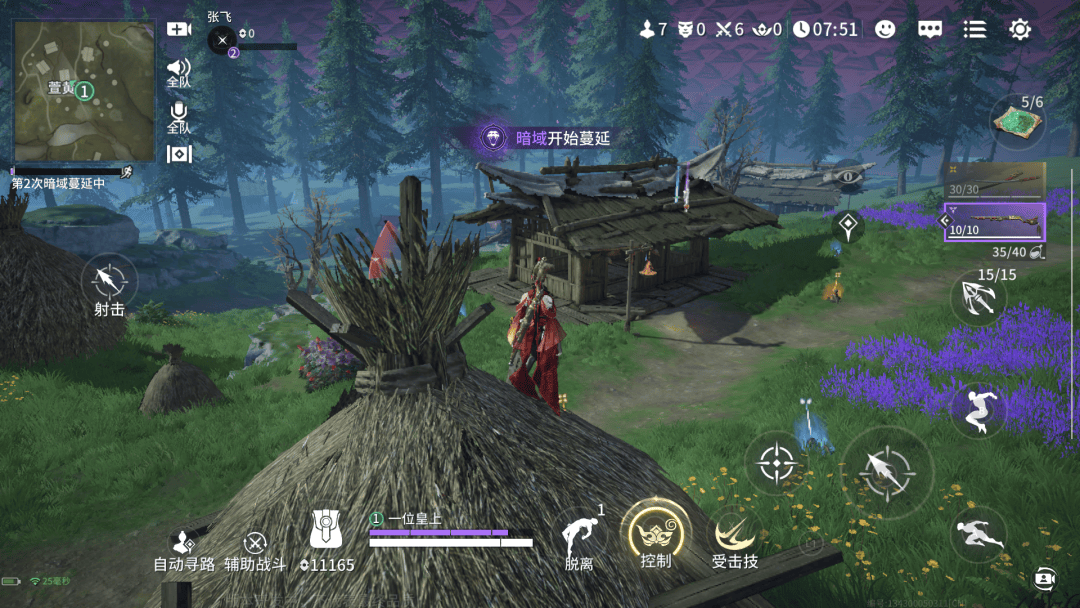Open the emoji smiley face panel
The width and height of the screenshot is (1080, 608).
pyautogui.click(x=885, y=29)
